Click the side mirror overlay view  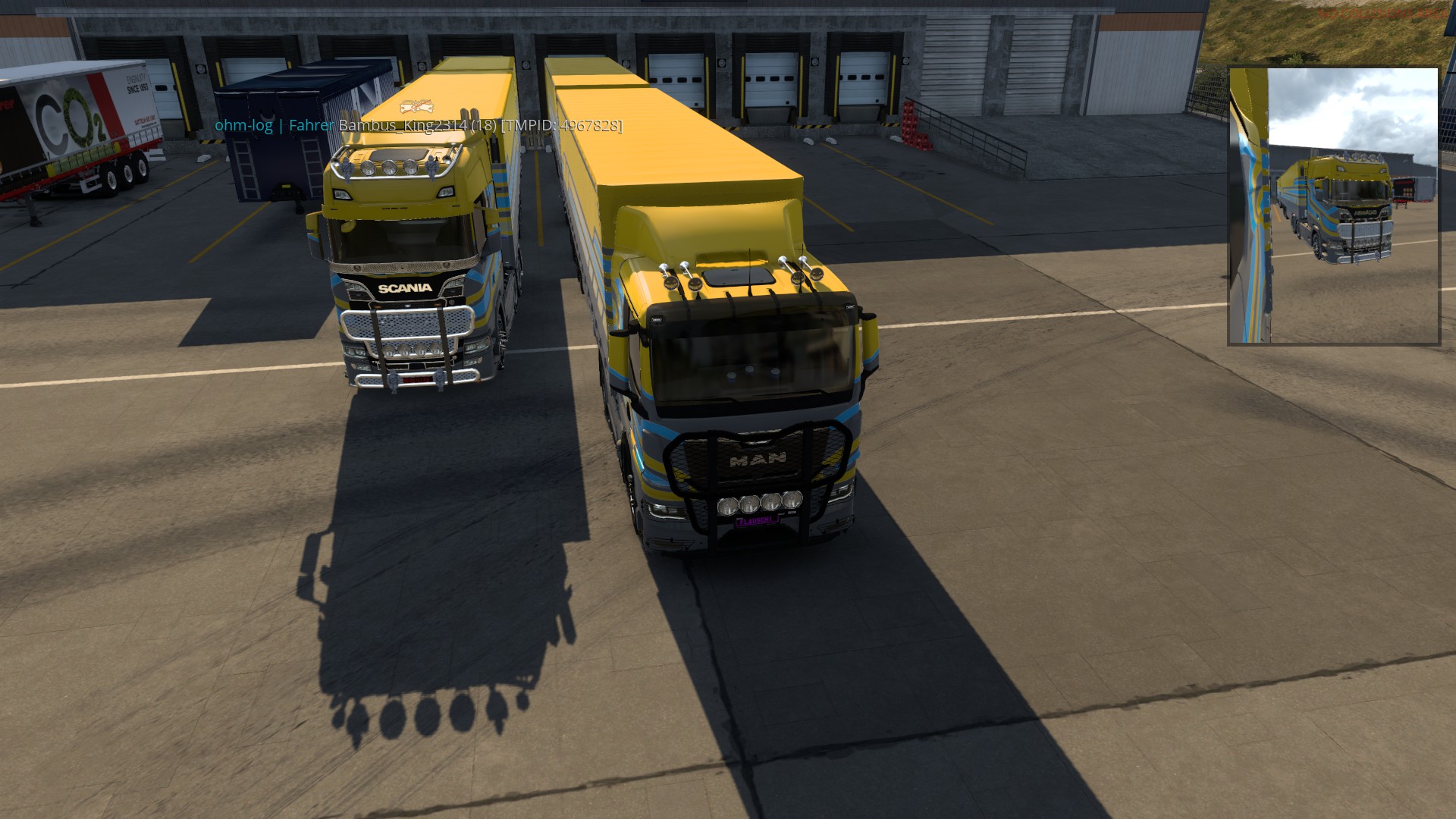[x=1334, y=206]
